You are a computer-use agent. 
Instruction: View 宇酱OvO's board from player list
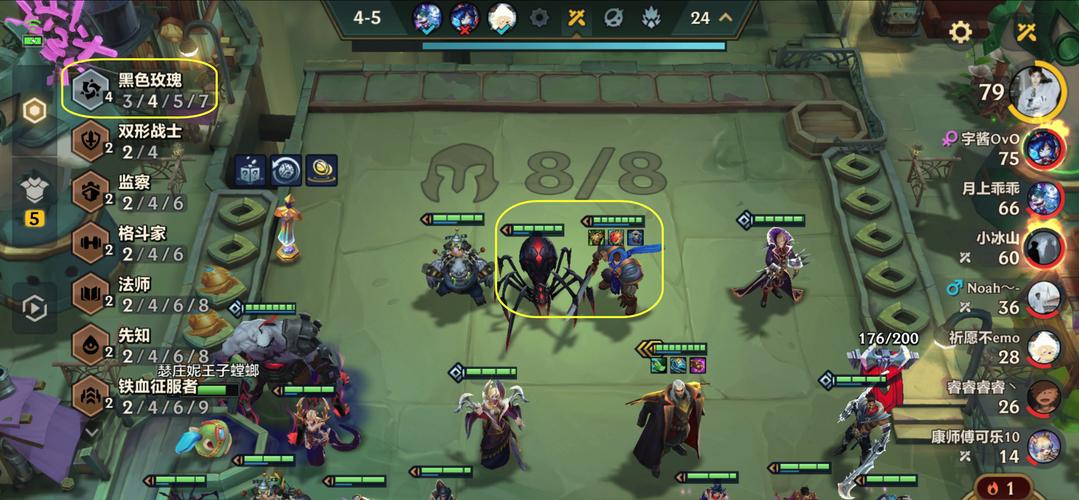tap(1044, 148)
